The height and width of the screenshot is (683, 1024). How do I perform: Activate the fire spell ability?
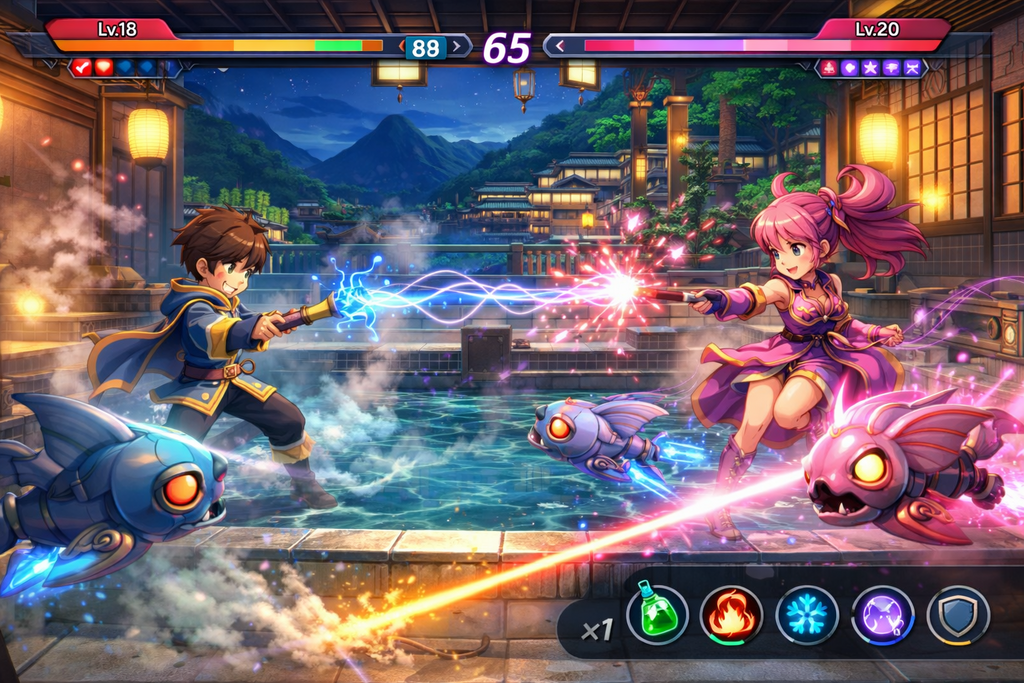(x=731, y=614)
